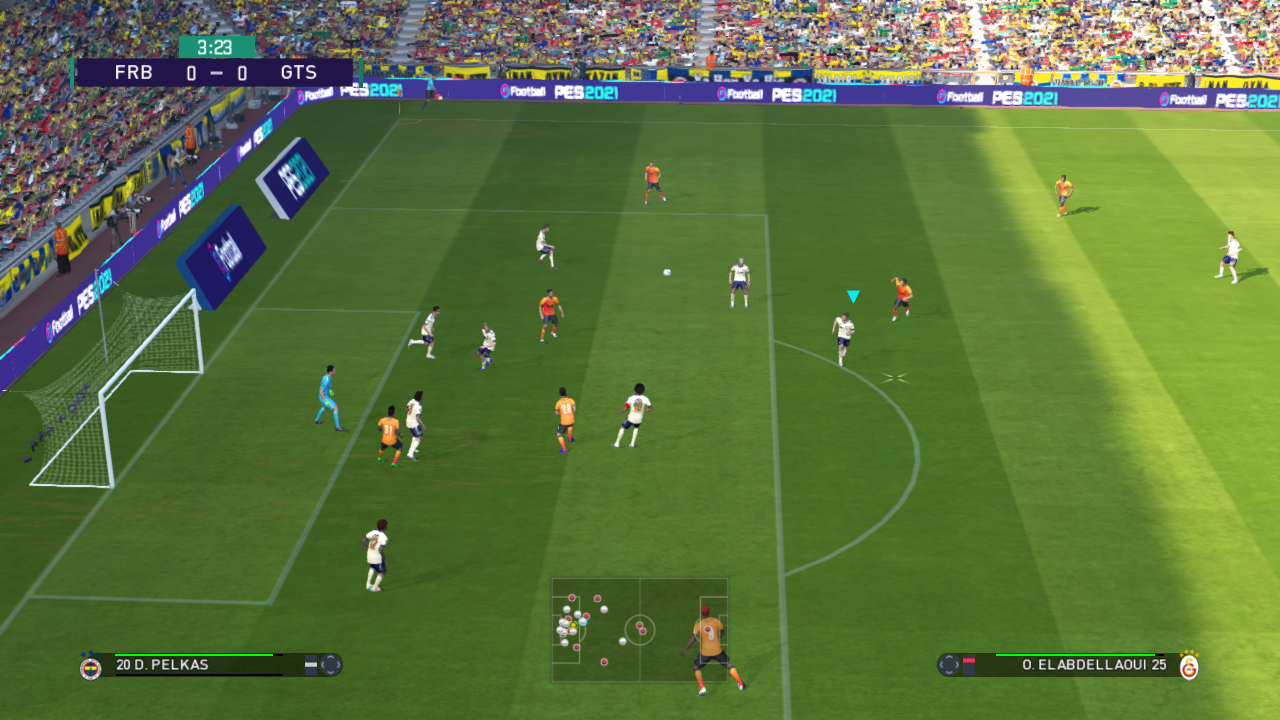This screenshot has height=720, width=1280.
Task: Click the Galatasaray club crest icon
Action: (x=1189, y=666)
